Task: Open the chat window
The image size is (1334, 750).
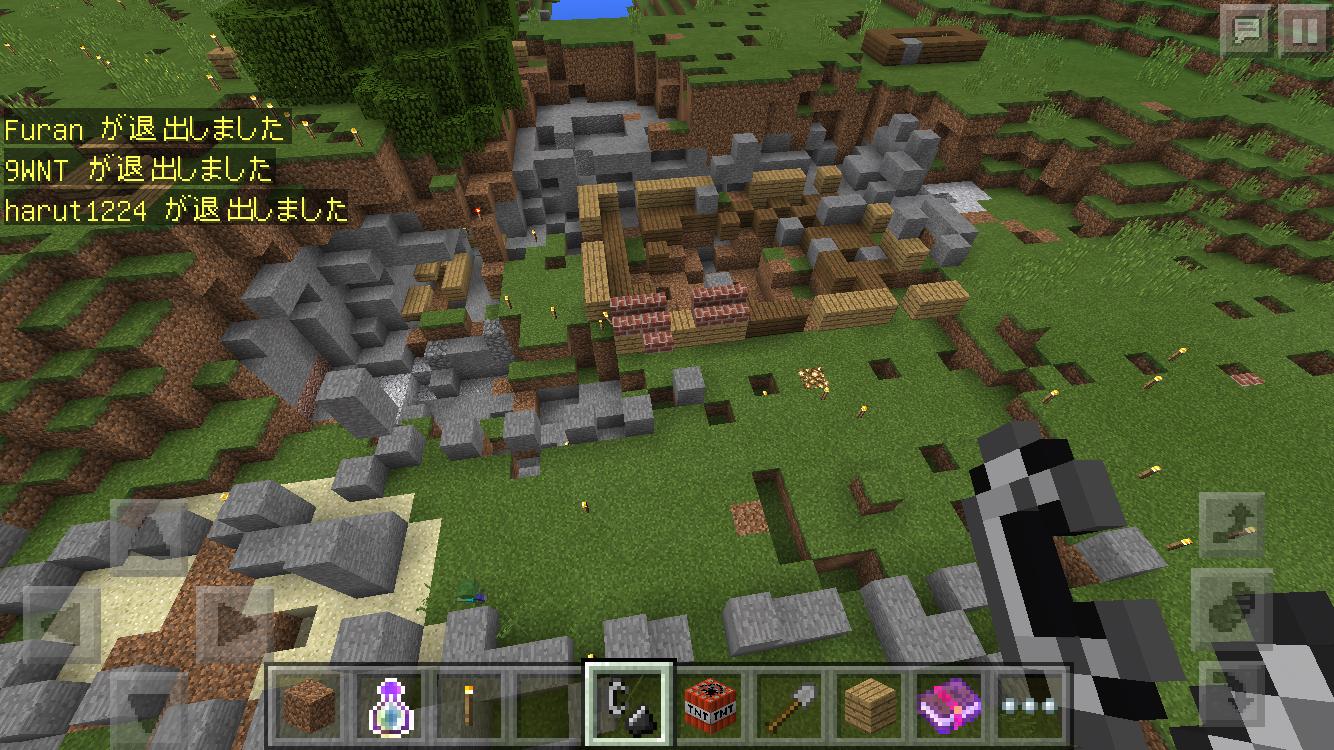Action: click(x=1246, y=31)
